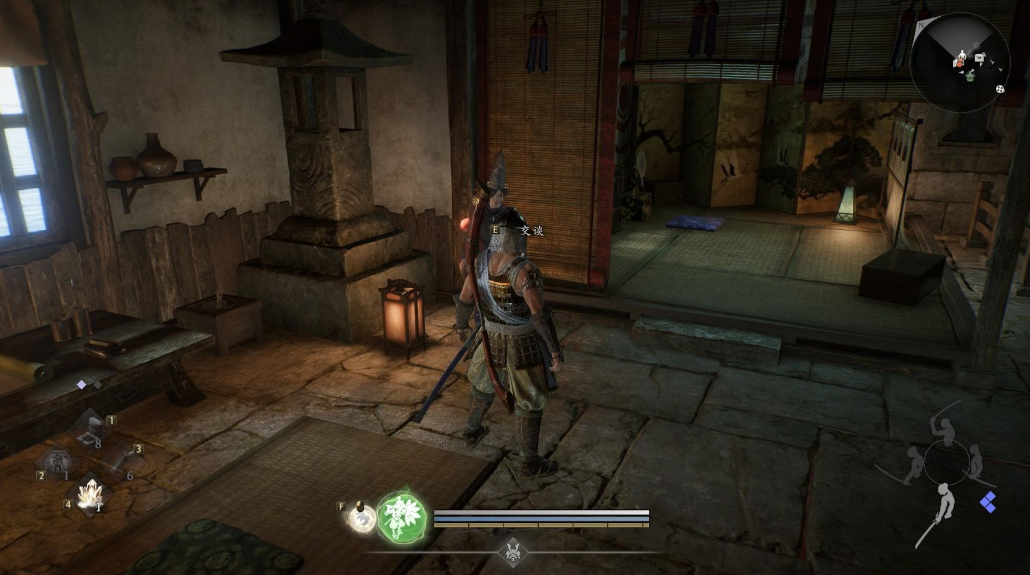Open the circular minimap

[959, 62]
